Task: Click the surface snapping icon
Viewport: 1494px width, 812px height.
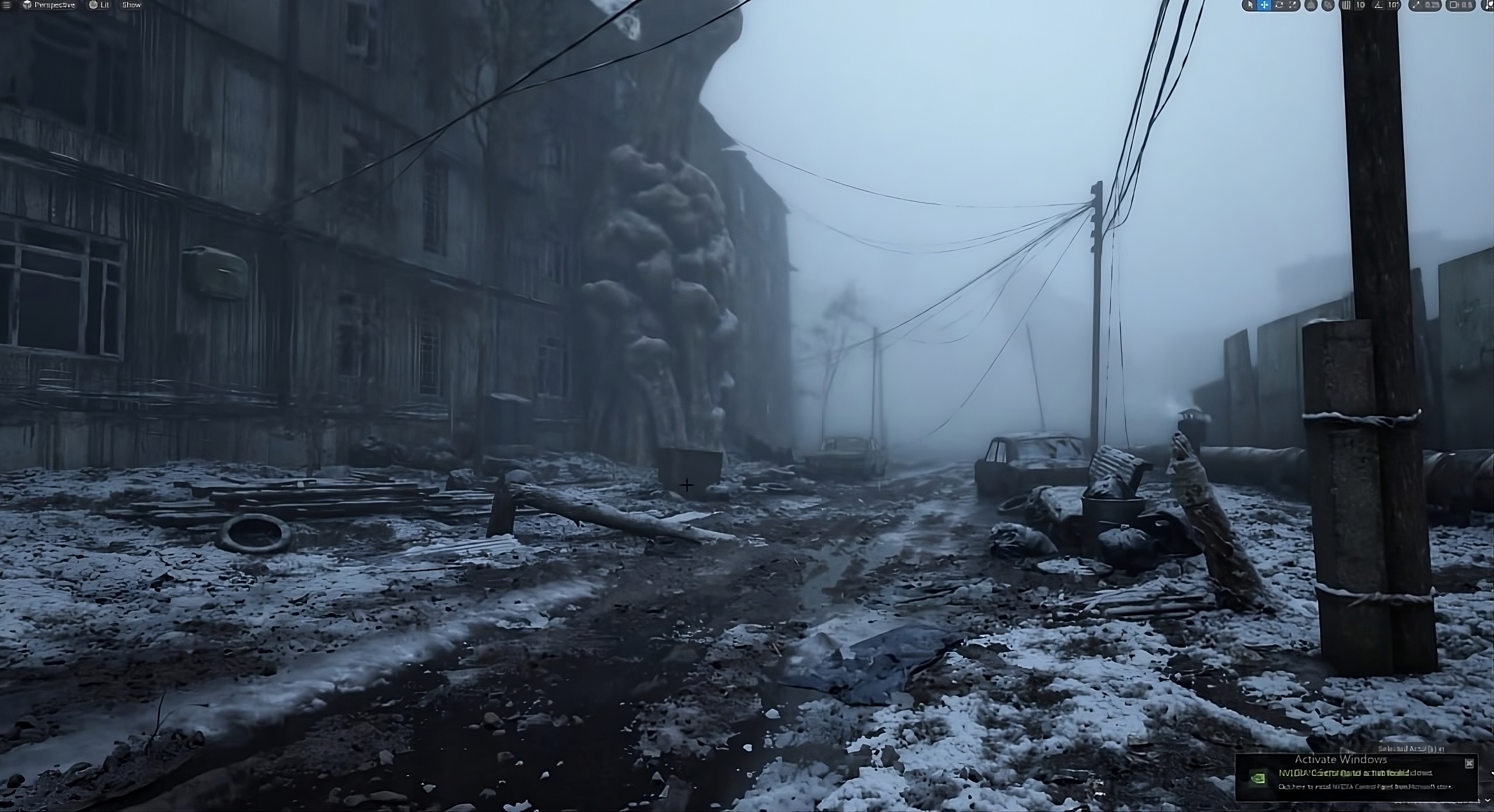Action: [1328, 5]
